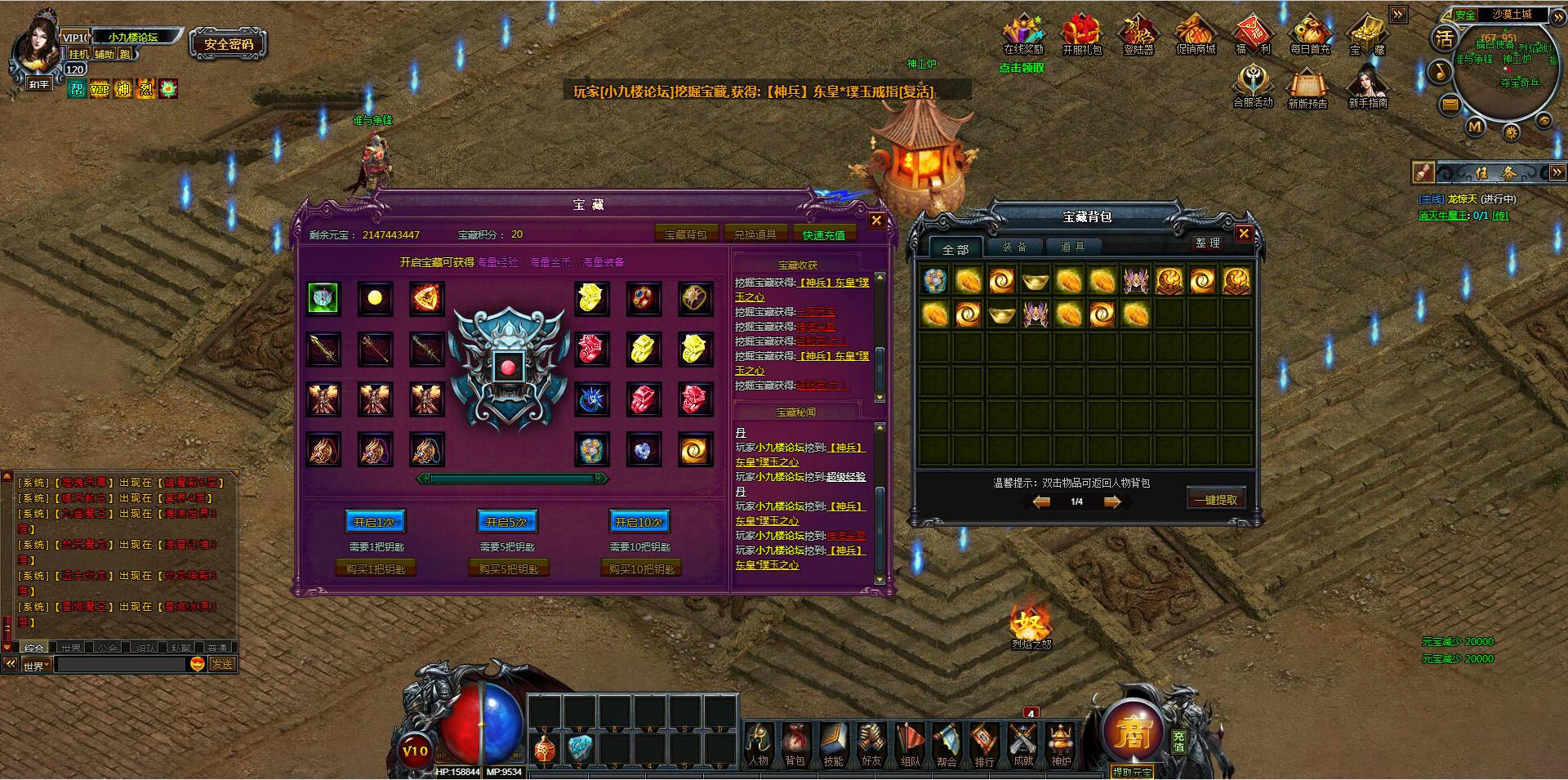Open the 促销商城 promotion shop icon
This screenshot has height=780, width=1568.
click(x=1196, y=35)
